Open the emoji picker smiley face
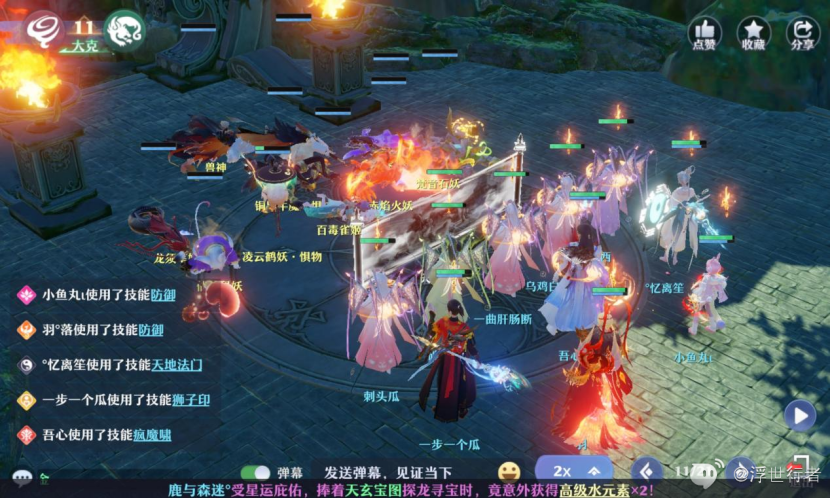 (509, 471)
